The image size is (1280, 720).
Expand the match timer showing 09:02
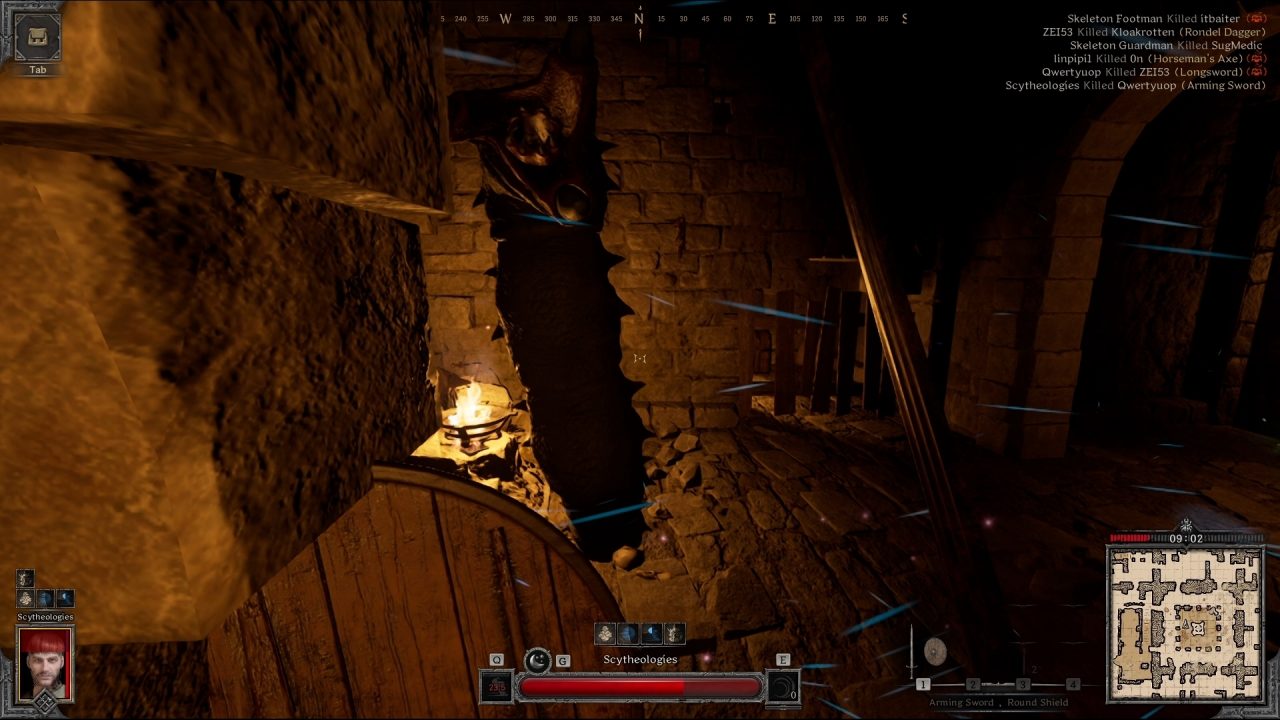pyautogui.click(x=1185, y=537)
